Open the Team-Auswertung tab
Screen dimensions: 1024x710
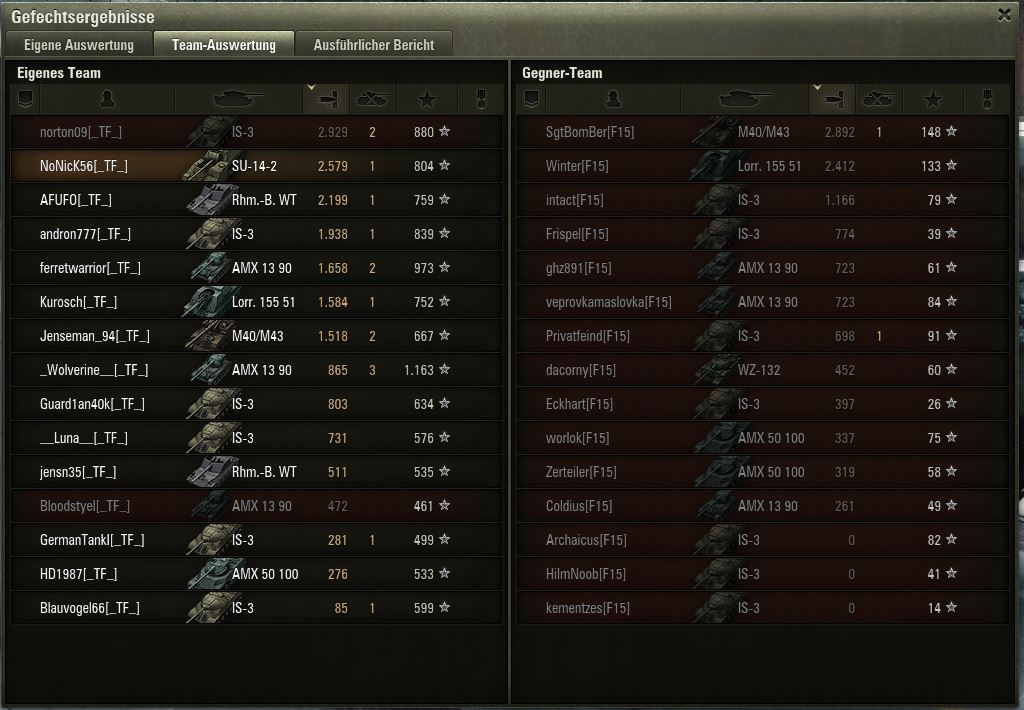point(223,45)
